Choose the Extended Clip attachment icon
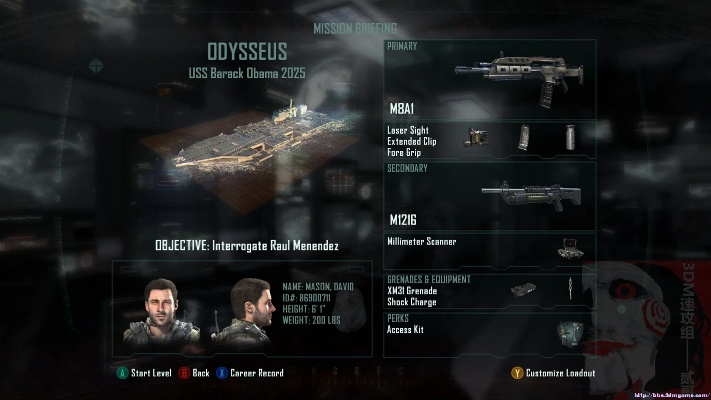 pos(524,137)
